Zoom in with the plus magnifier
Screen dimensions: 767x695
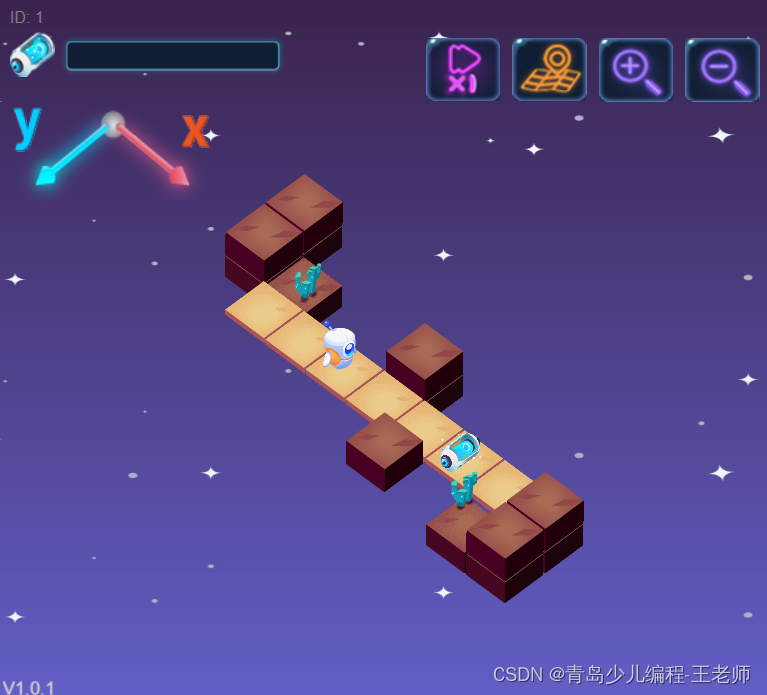click(x=636, y=69)
